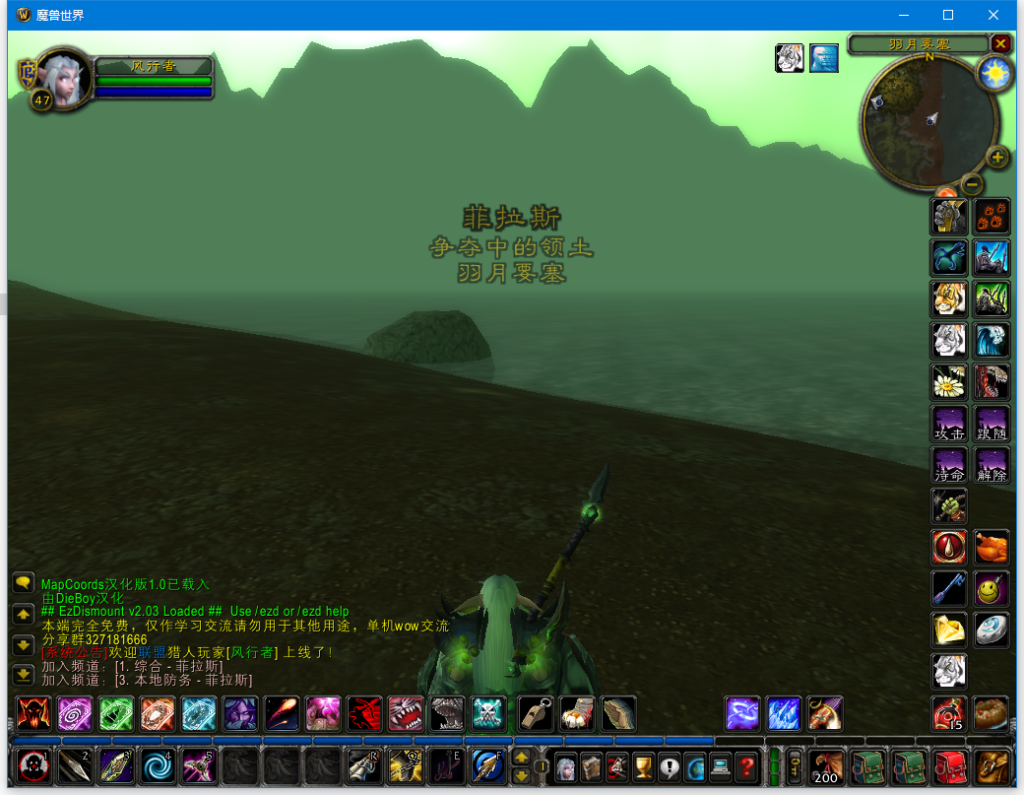Open the golden trophy micro menu button

[x=642, y=767]
